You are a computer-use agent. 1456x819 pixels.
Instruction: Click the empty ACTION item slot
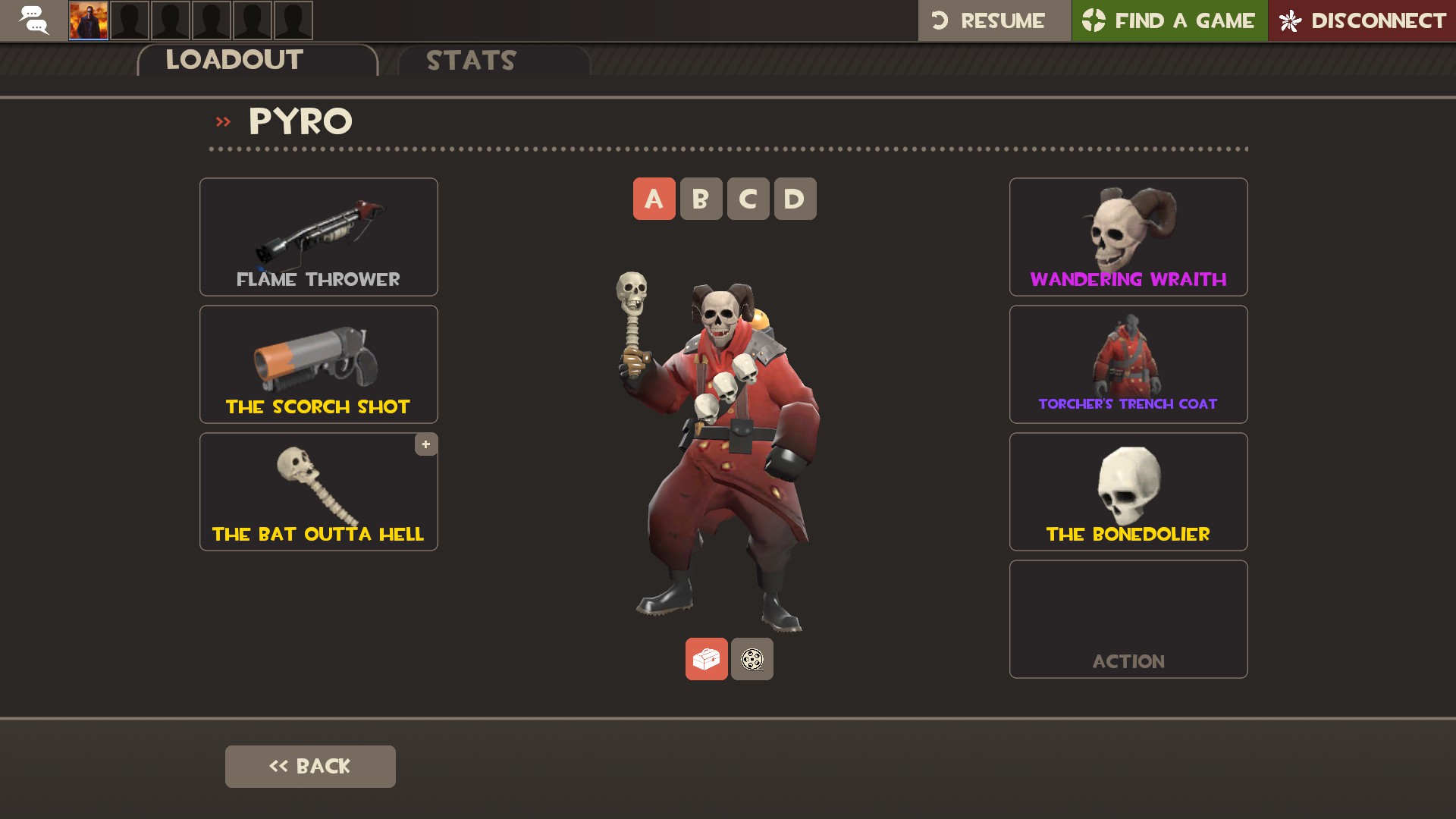[1128, 619]
